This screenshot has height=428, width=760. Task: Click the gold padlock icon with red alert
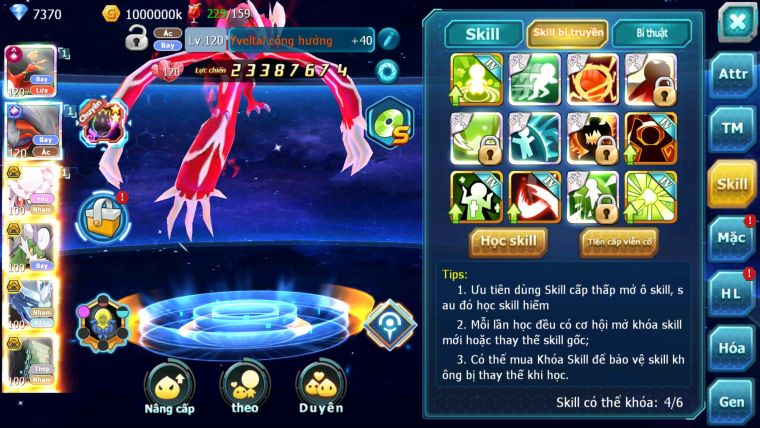(103, 215)
